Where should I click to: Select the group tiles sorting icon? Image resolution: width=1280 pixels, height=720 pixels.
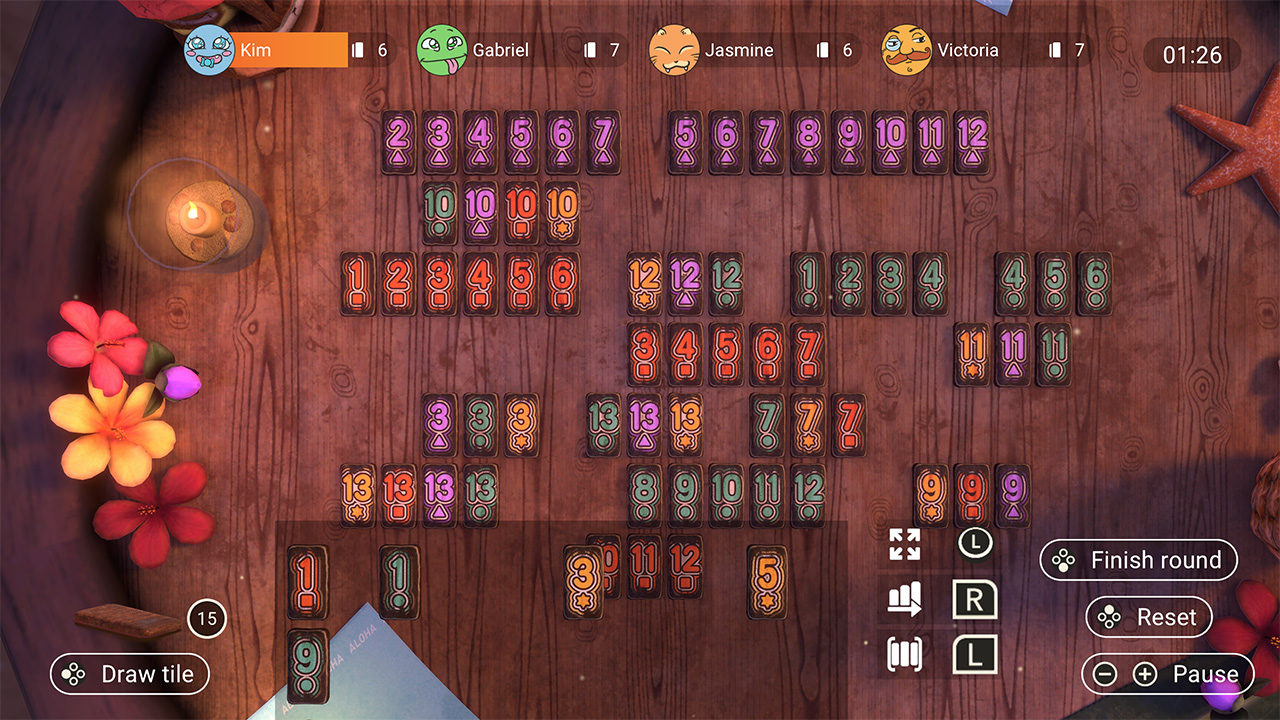[906, 653]
